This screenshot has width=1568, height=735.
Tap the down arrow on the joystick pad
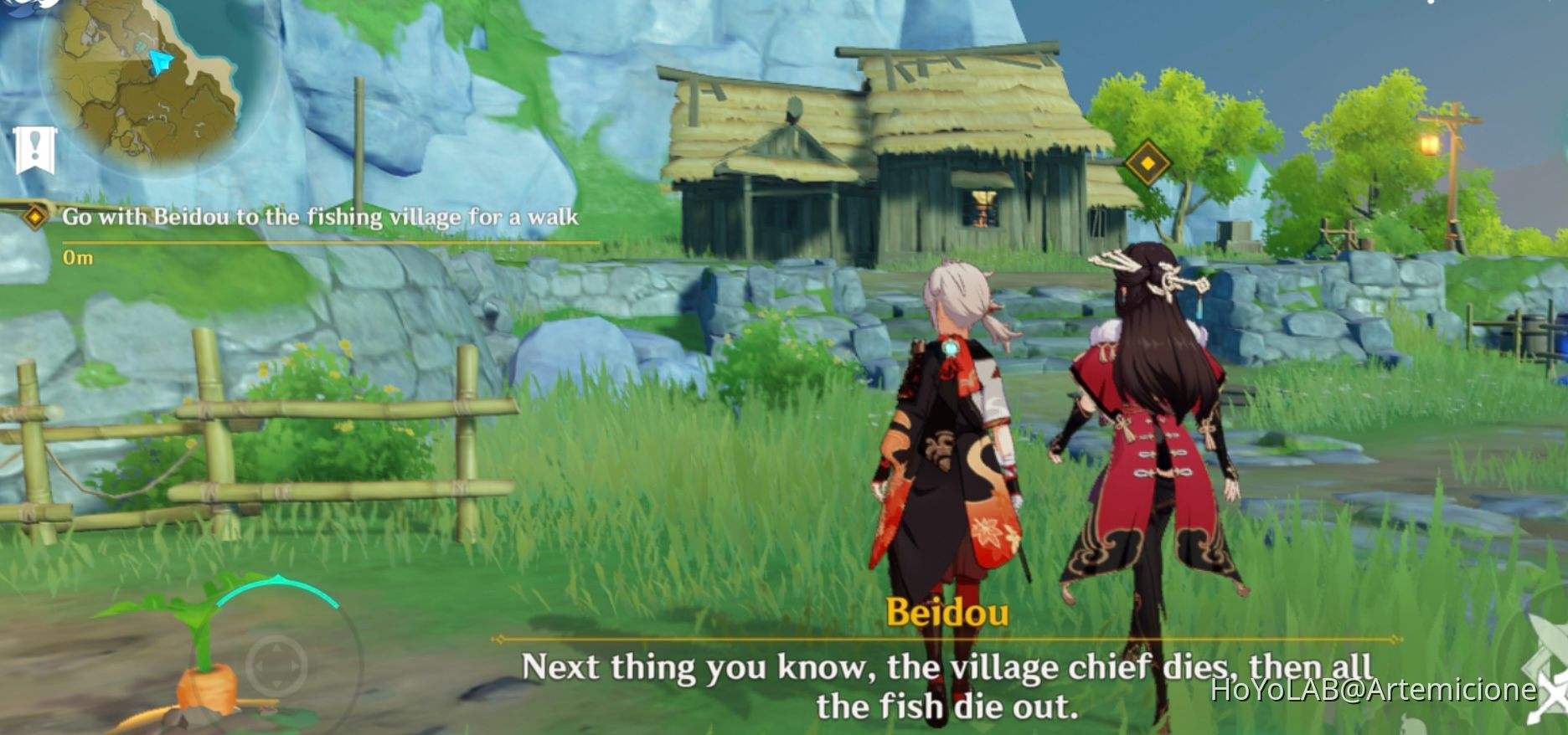(x=276, y=684)
